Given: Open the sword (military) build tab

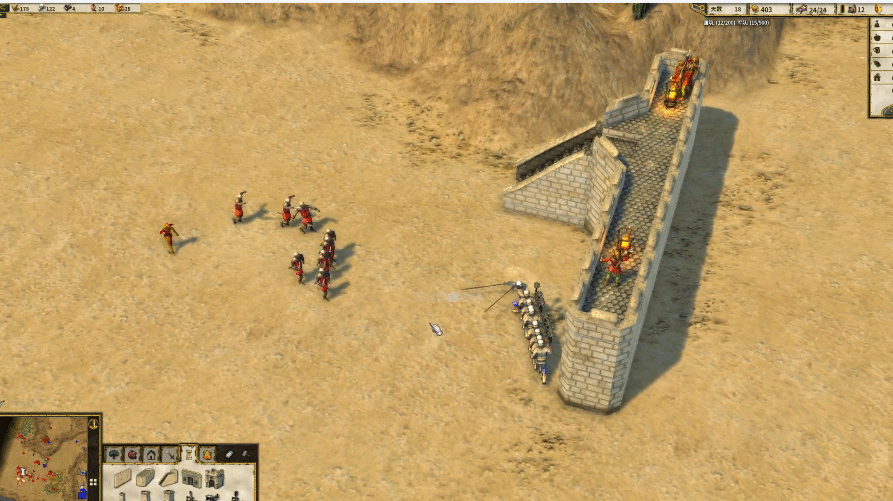Looking at the screenshot, I should [169, 454].
